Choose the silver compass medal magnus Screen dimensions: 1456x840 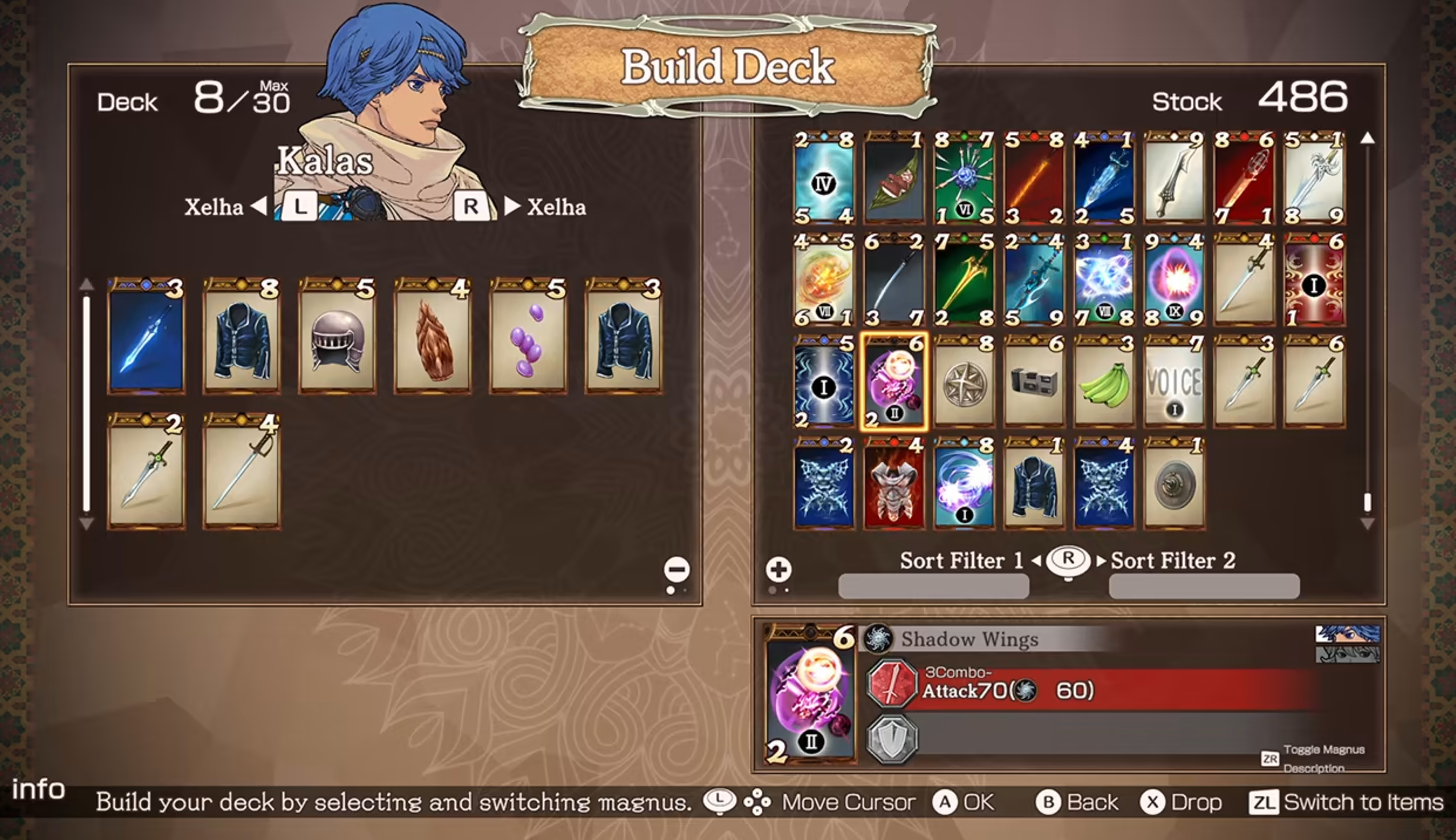(x=964, y=385)
